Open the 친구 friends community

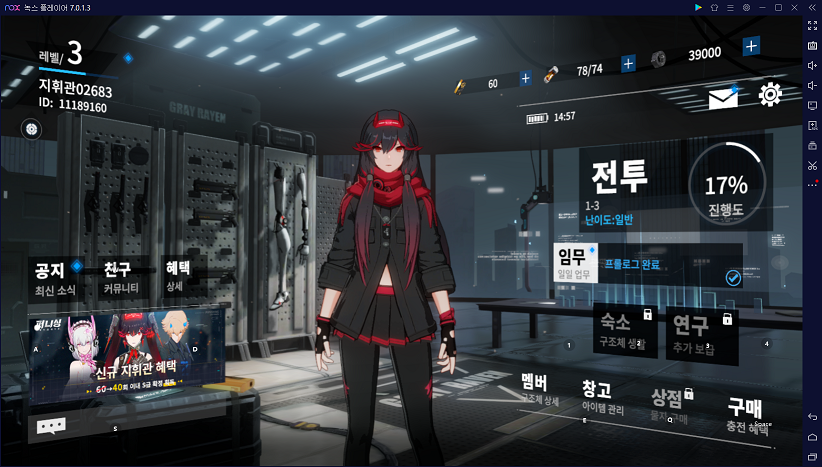121,277
